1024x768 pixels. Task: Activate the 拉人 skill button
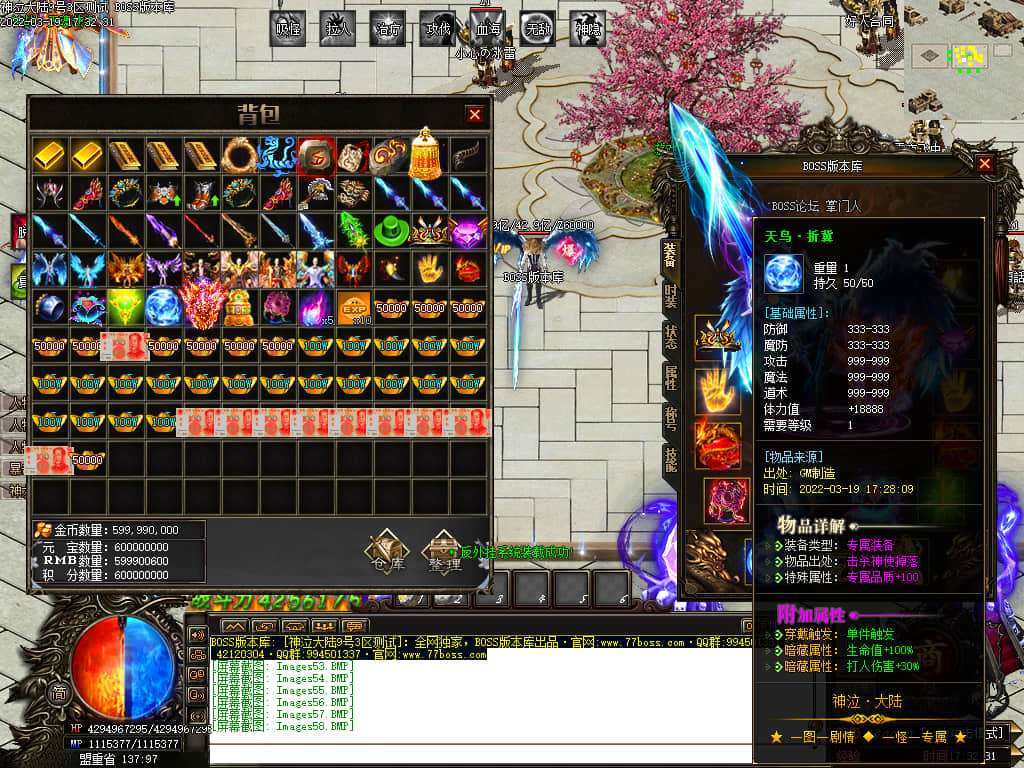[339, 30]
